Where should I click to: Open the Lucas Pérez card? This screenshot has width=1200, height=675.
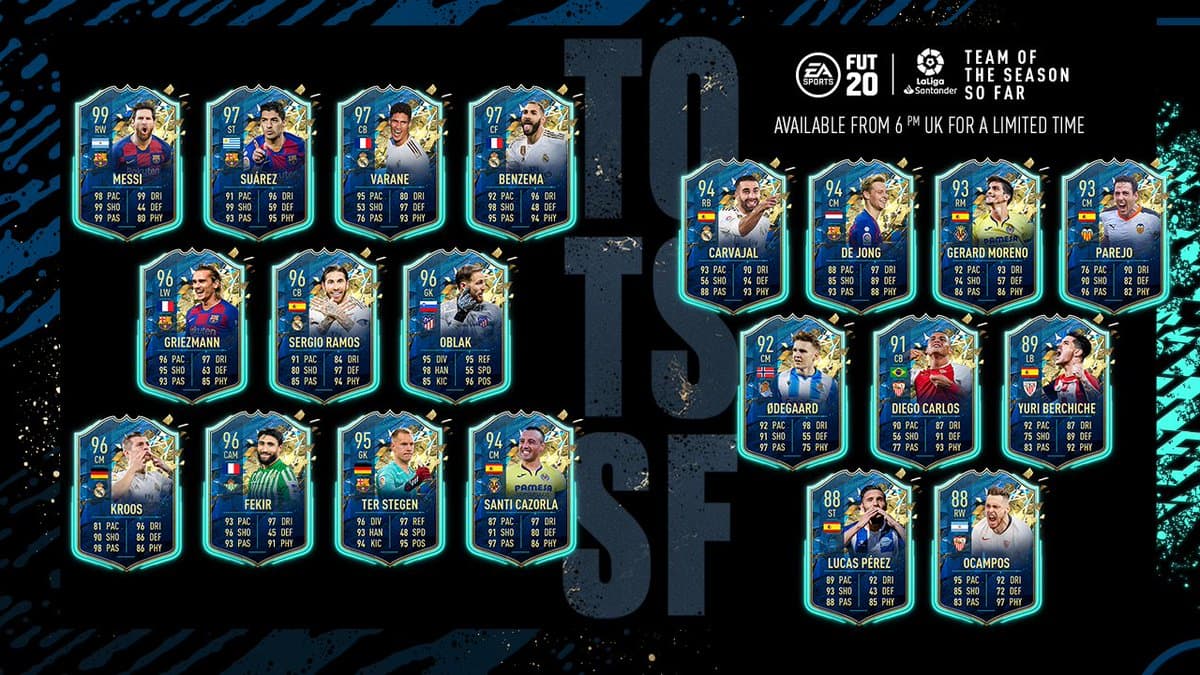click(x=860, y=545)
